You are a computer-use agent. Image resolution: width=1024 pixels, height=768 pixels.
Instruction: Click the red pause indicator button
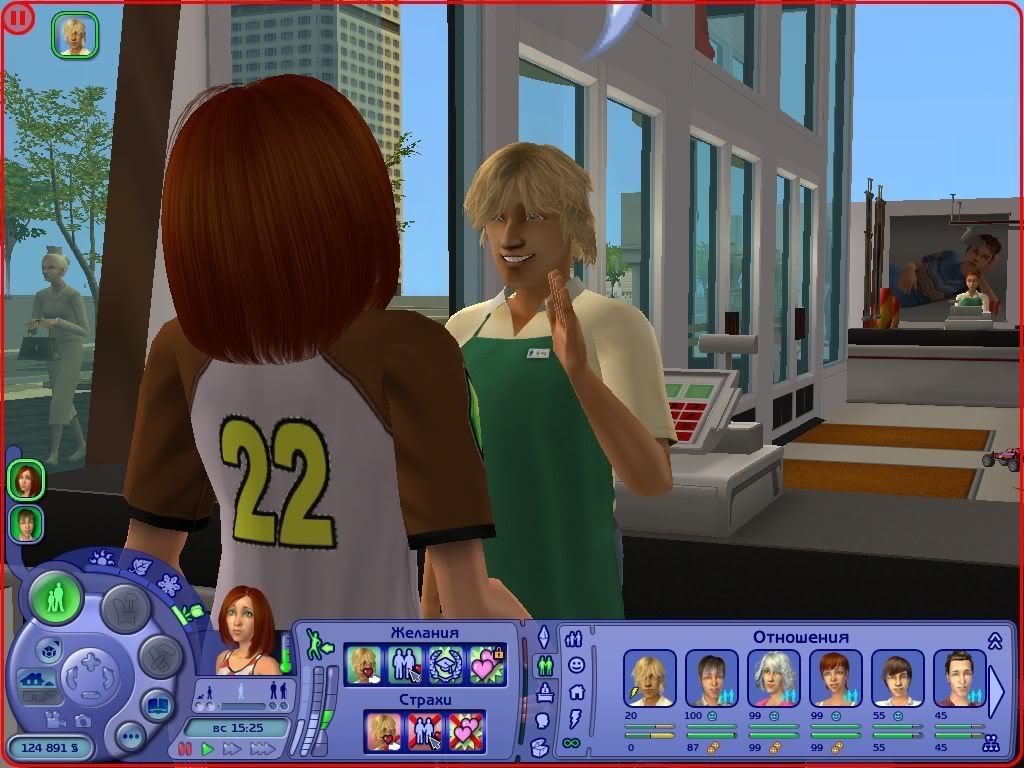tap(19, 18)
